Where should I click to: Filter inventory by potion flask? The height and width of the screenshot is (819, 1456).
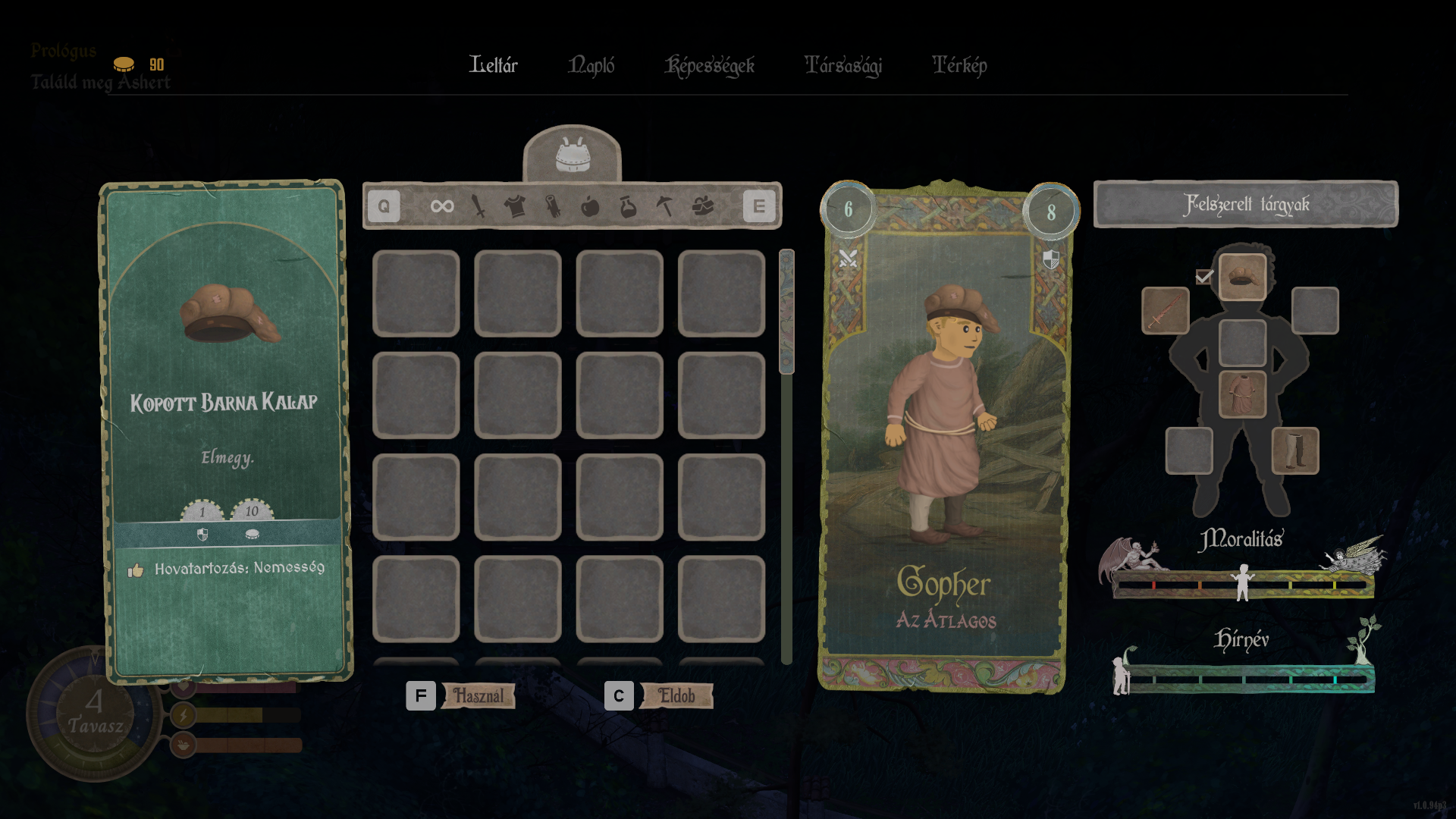click(628, 206)
